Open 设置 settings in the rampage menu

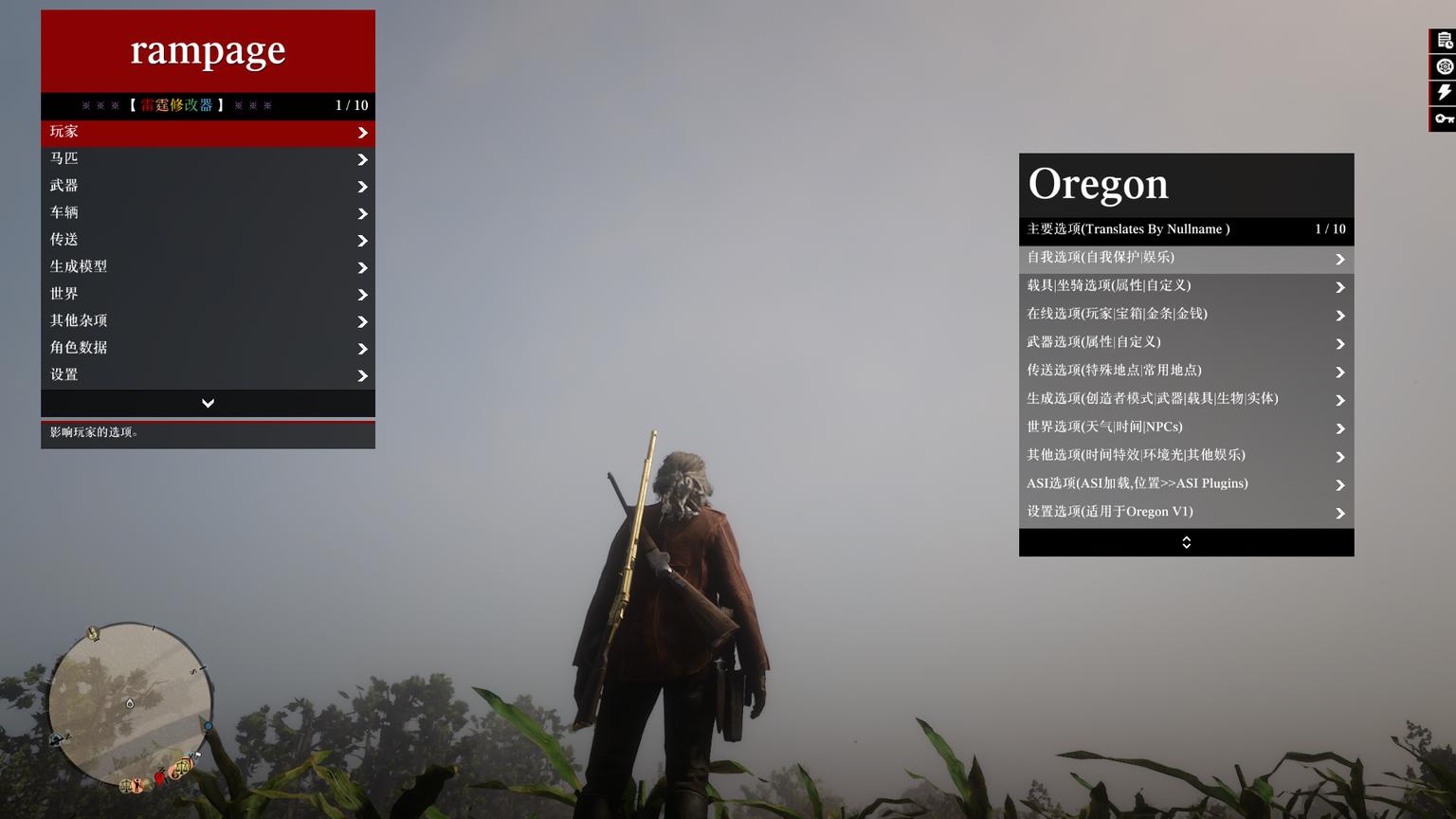pyautogui.click(x=208, y=375)
